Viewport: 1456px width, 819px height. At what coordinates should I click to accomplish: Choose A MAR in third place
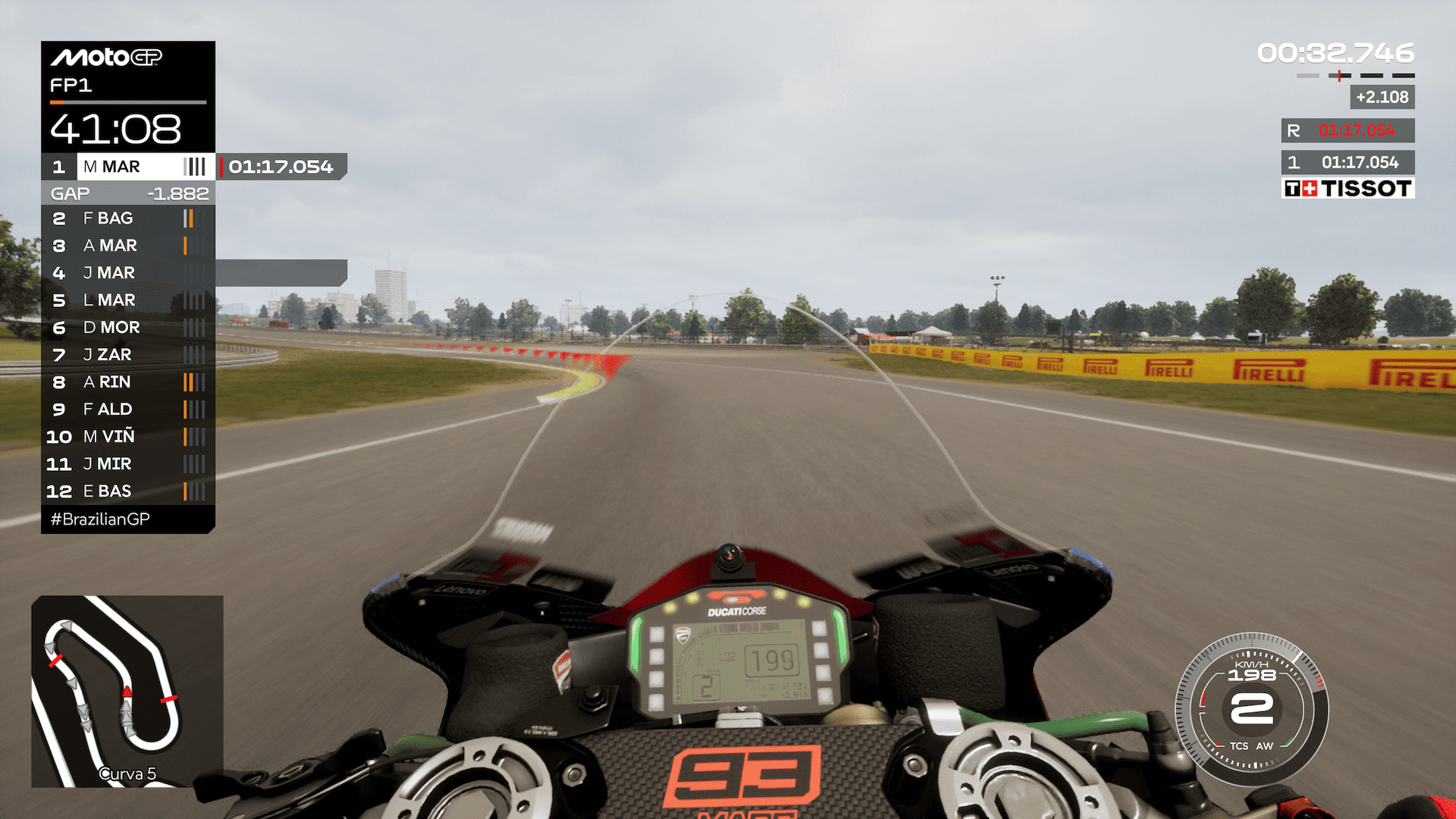(127, 246)
